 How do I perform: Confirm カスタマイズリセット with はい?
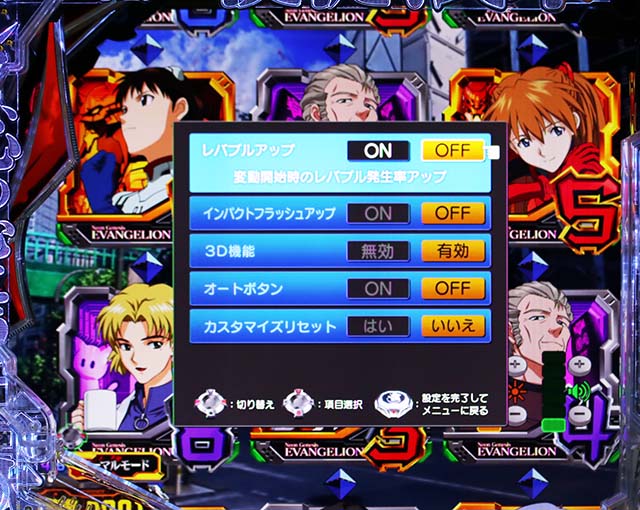[x=378, y=326]
